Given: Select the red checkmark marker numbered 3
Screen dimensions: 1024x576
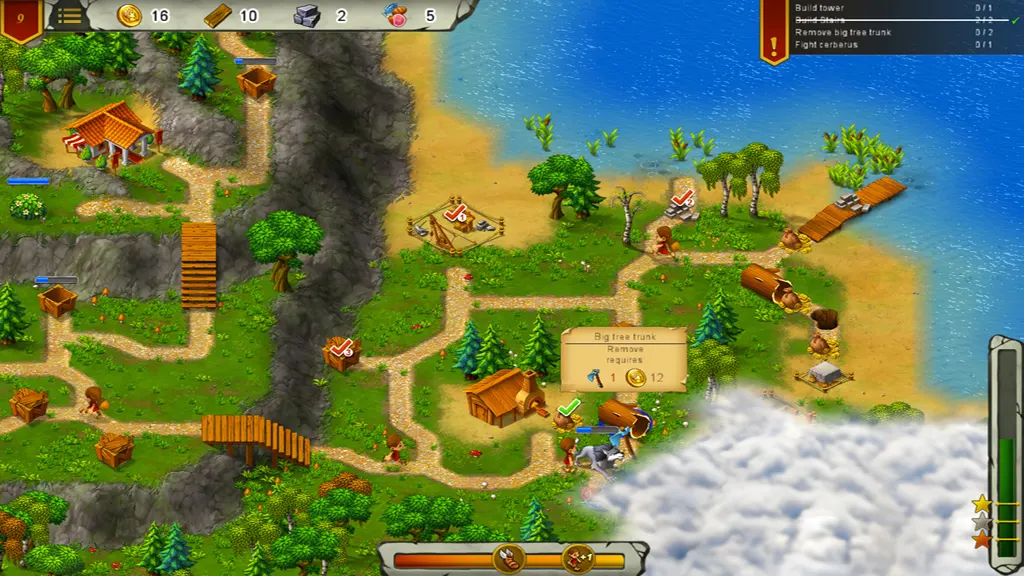Looking at the screenshot, I should pyautogui.click(x=342, y=348).
